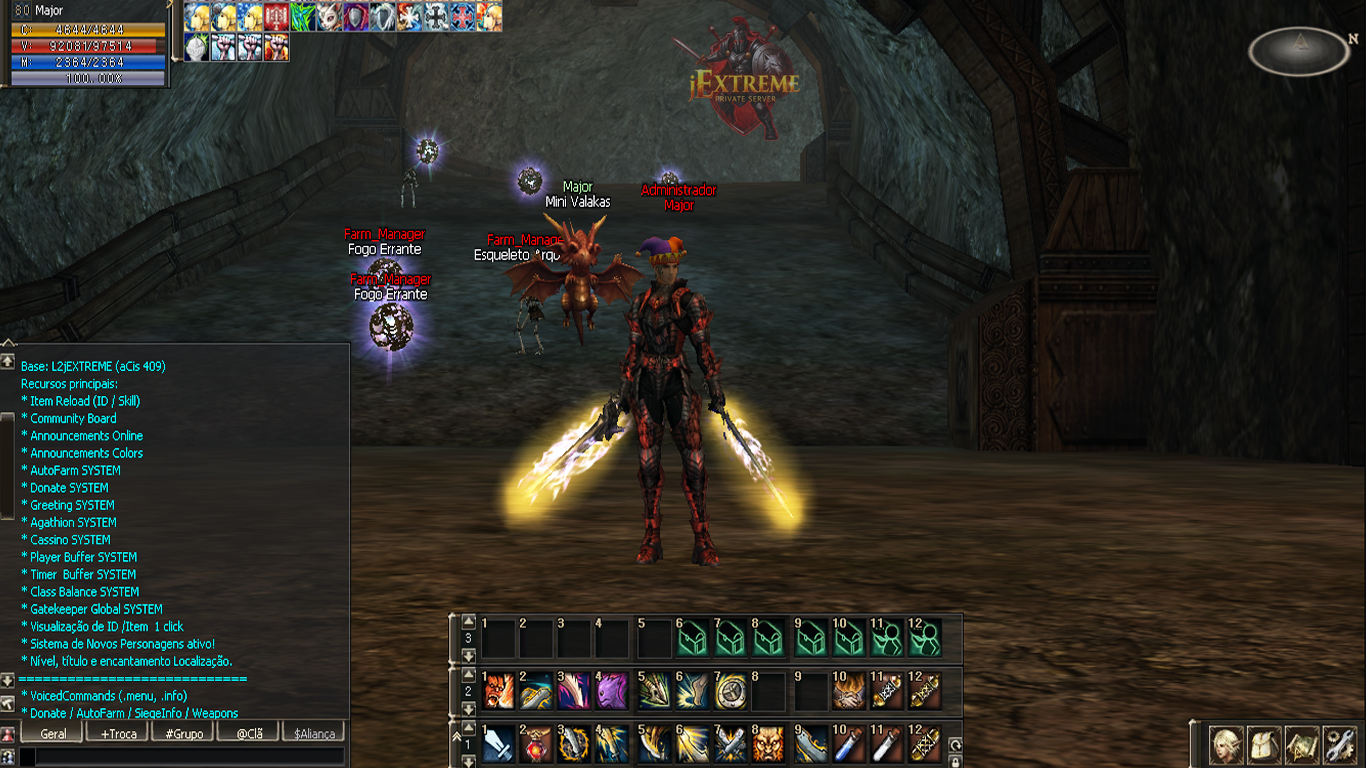Image resolution: width=1366 pixels, height=768 pixels.
Task: Activate the lion face skill icon
Action: pos(769,745)
